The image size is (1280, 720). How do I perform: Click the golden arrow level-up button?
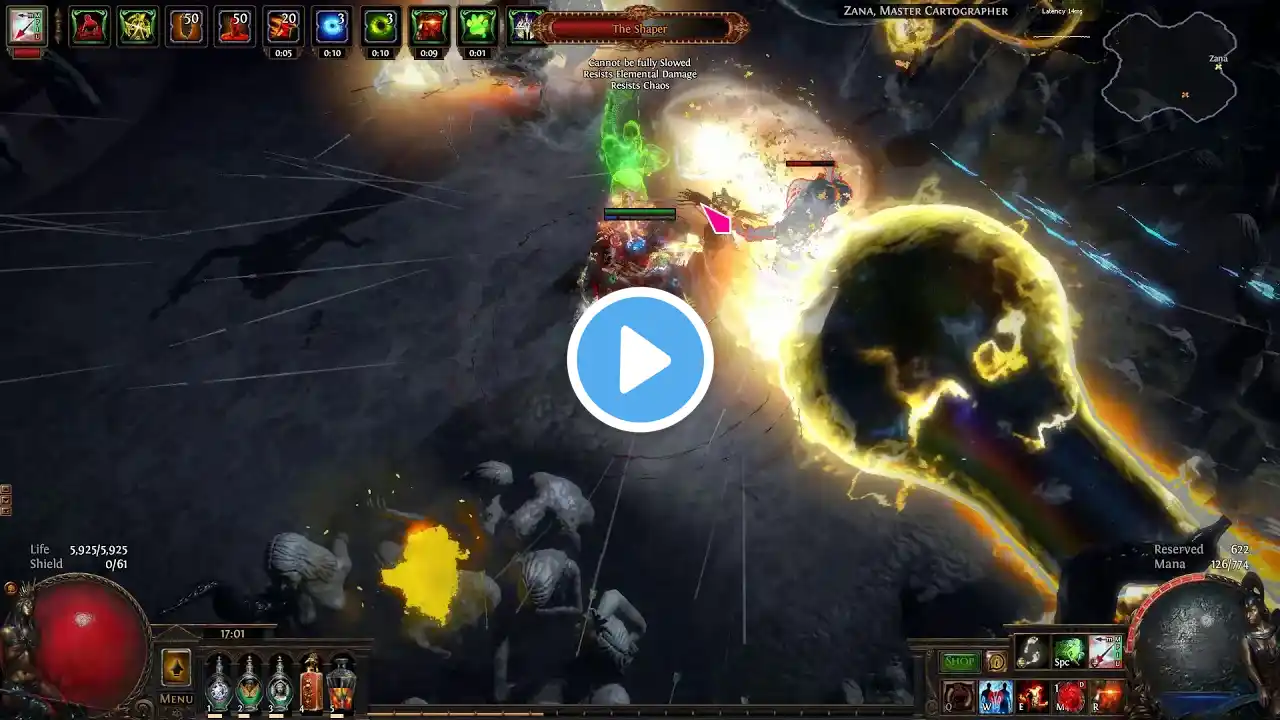pyautogui.click(x=176, y=667)
